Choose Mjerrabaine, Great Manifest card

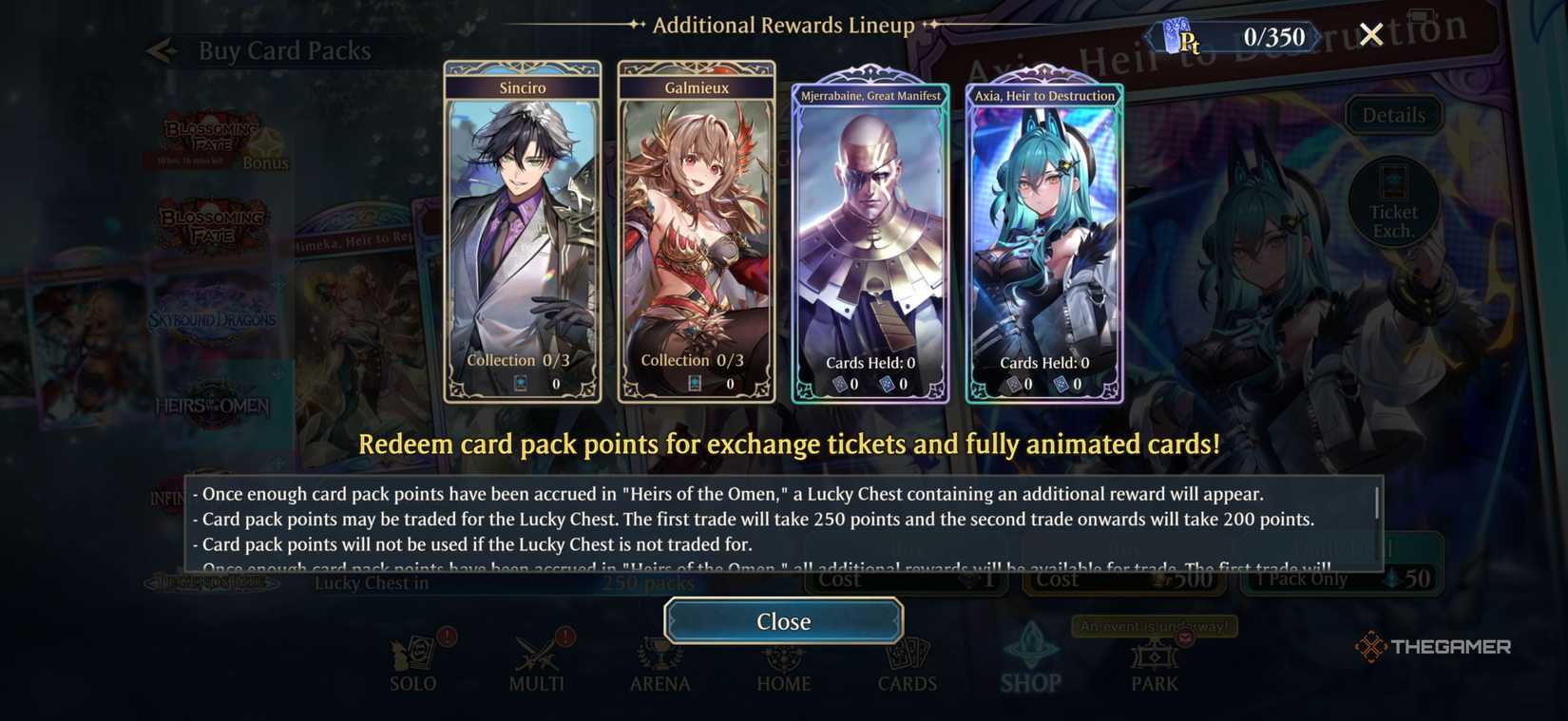pyautogui.click(x=870, y=237)
